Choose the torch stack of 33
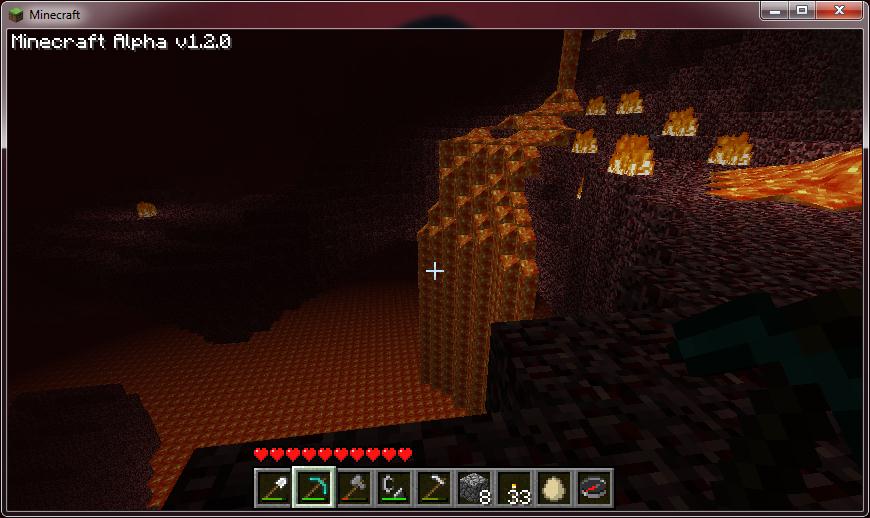Viewport: 870px width, 518px height. click(513, 488)
